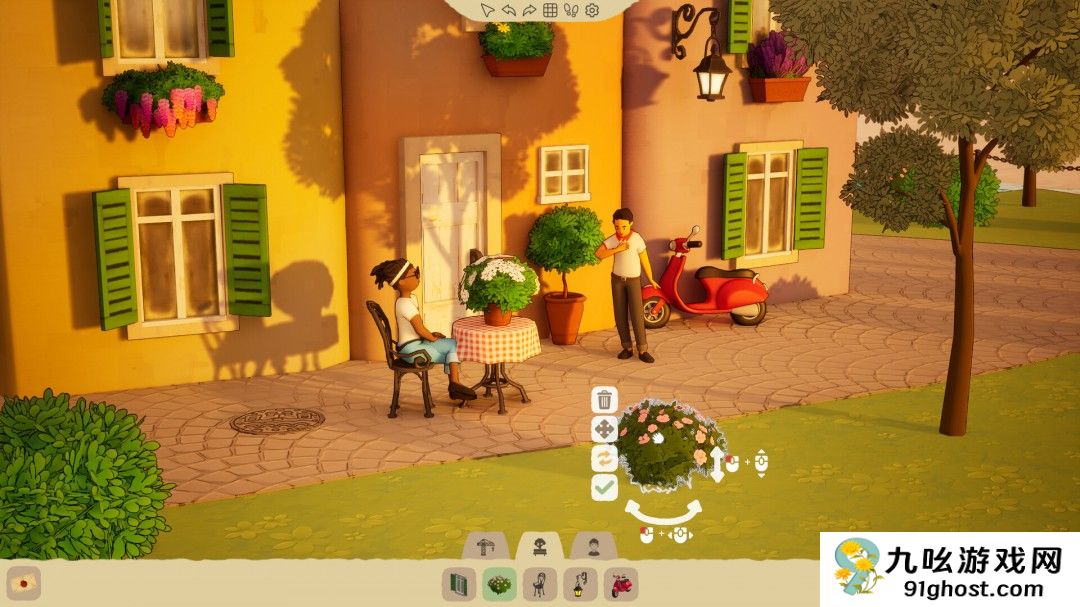Select the green window shutter item

459,583
